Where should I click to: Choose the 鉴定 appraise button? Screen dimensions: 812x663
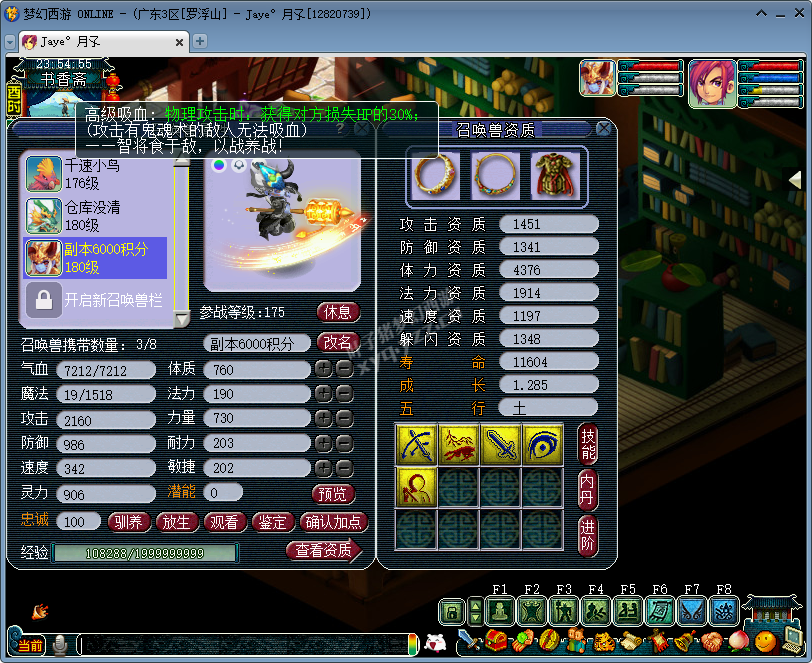(x=272, y=522)
